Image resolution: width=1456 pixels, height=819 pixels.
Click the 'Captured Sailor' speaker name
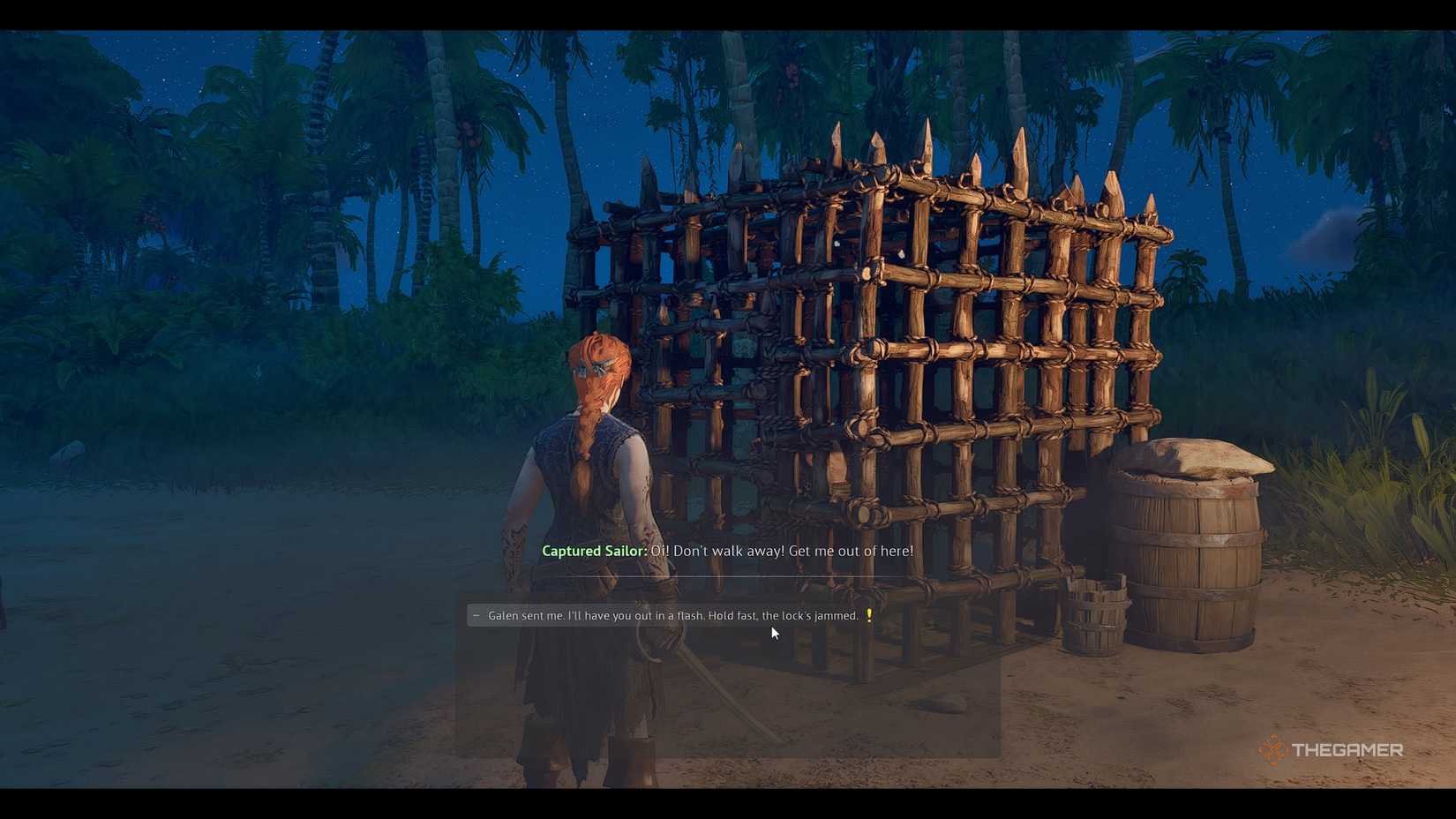click(593, 550)
